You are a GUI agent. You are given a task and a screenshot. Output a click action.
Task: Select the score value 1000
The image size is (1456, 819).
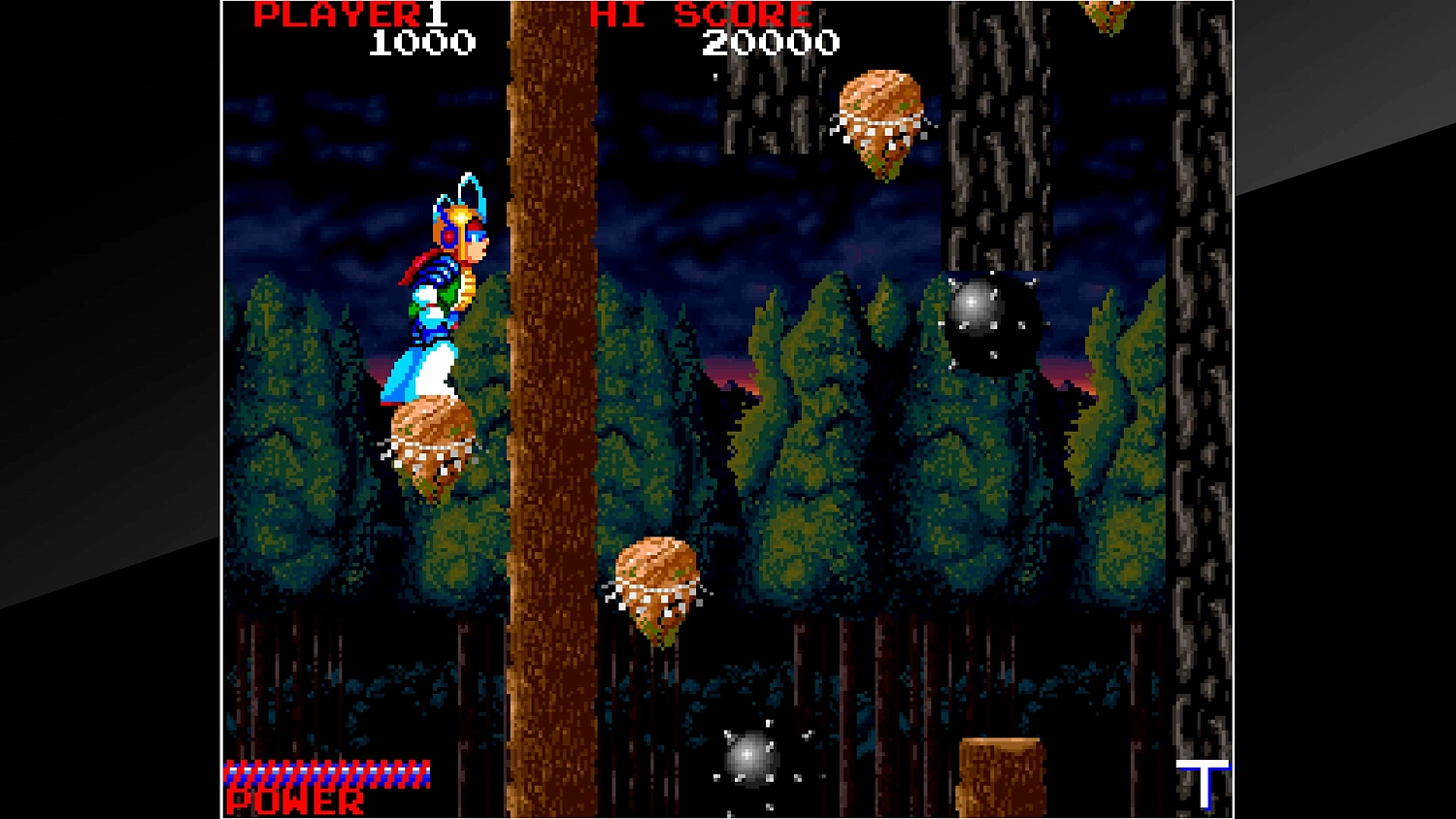click(417, 42)
